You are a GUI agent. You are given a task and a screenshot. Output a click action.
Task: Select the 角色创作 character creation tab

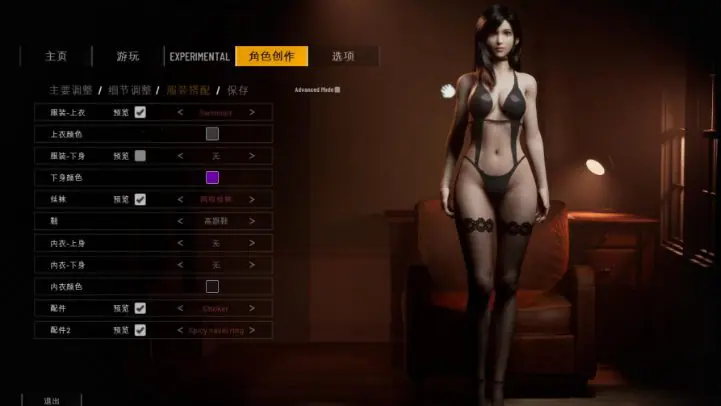pyautogui.click(x=271, y=57)
